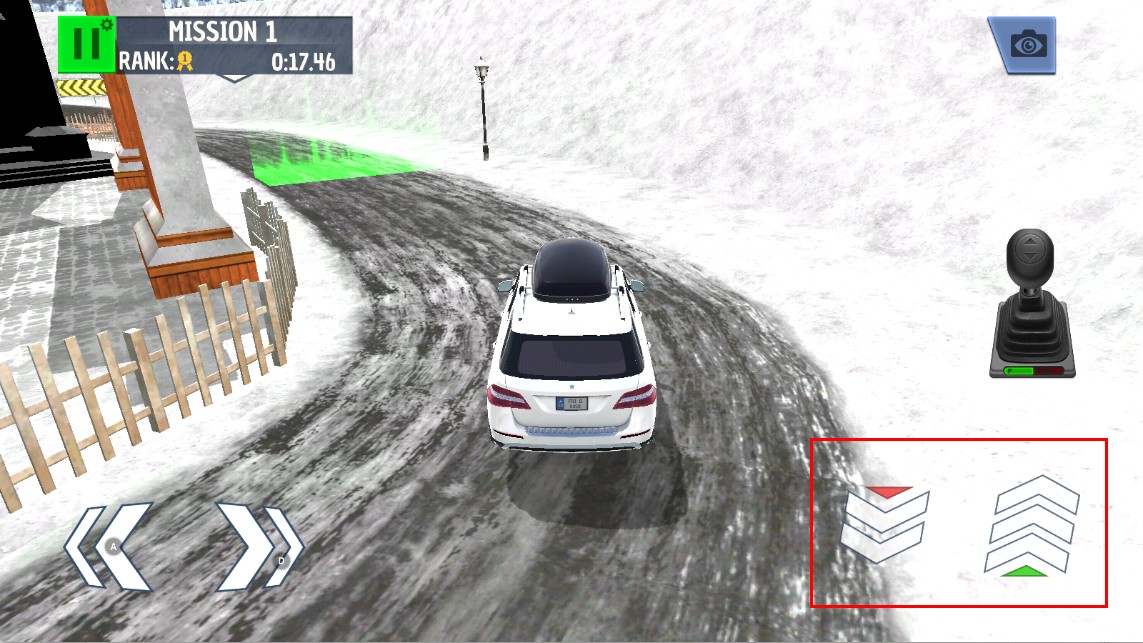The width and height of the screenshot is (1143, 643).
Task: Pause the game with the green button
Action: (86, 45)
